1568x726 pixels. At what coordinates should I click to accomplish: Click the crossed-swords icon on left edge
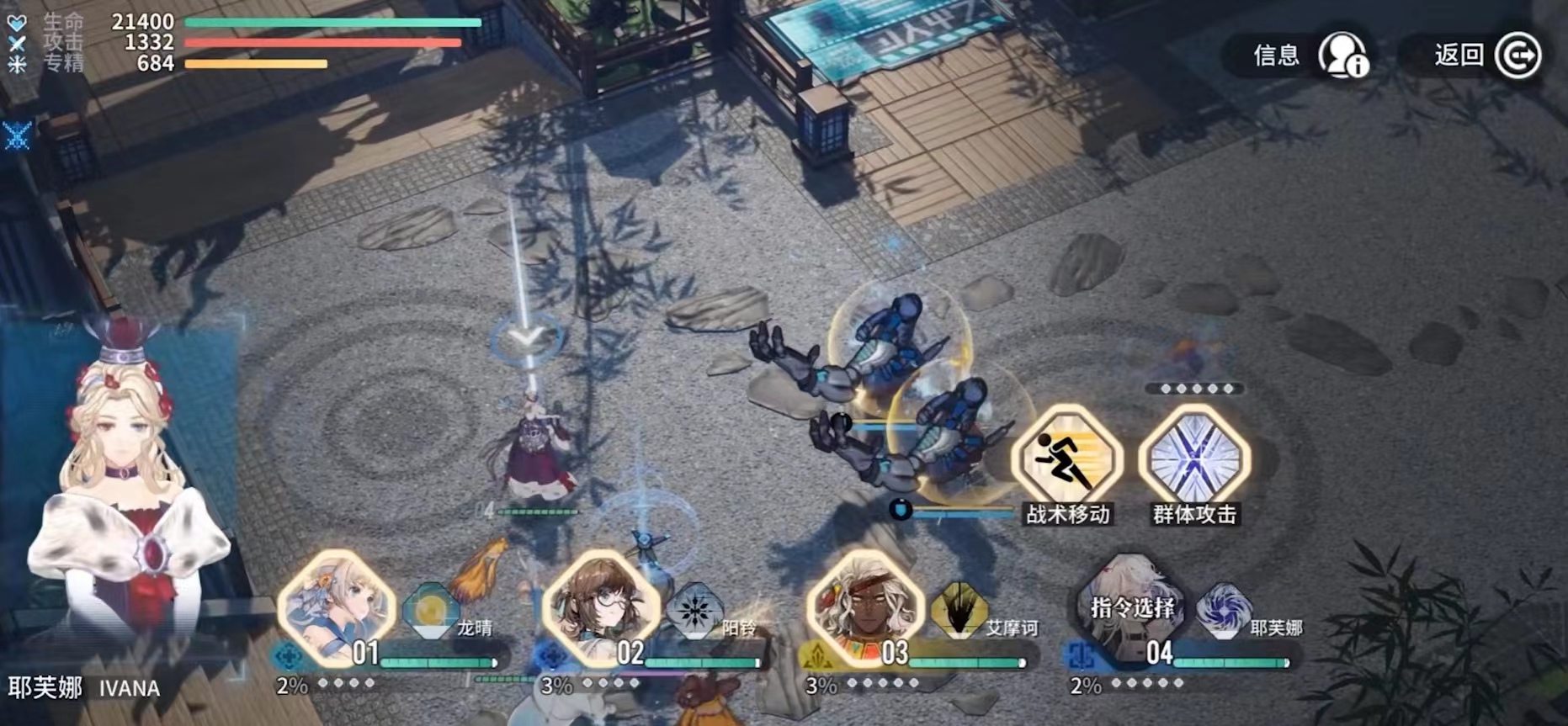click(x=17, y=135)
